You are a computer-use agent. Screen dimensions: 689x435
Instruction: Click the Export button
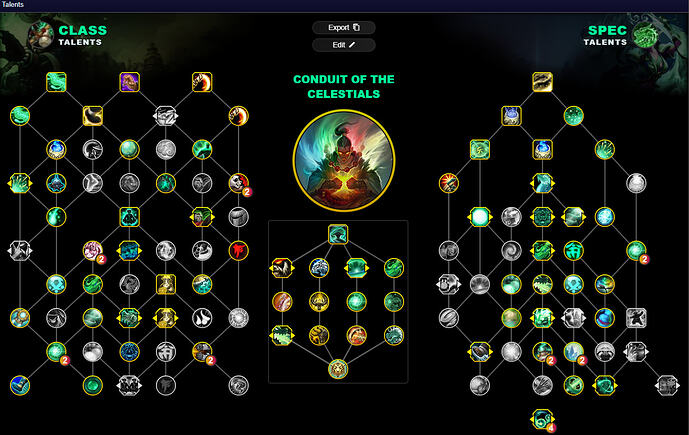[344, 28]
